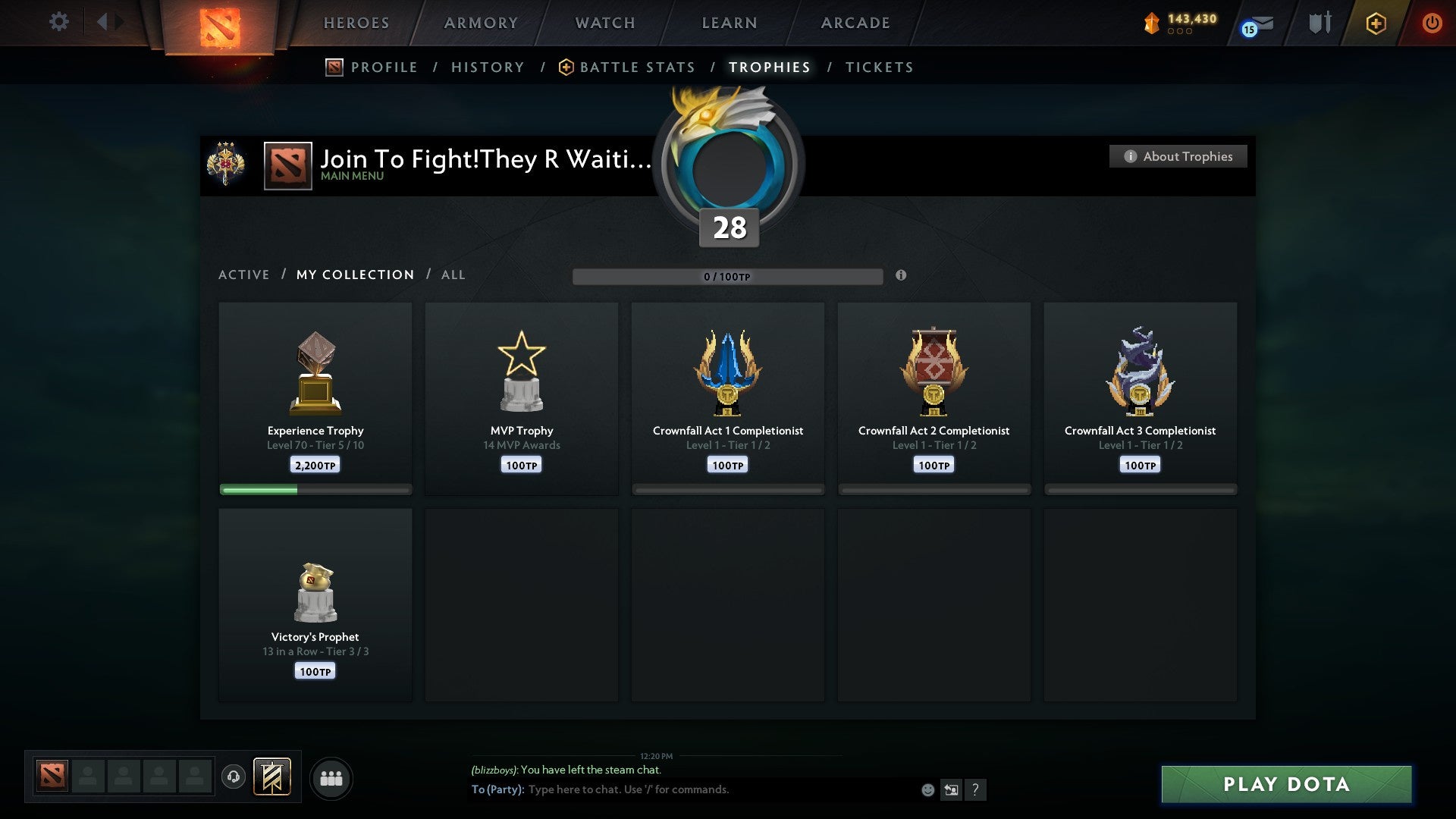Expand the ALL trophies view
1456x819 pixels.
(x=453, y=275)
